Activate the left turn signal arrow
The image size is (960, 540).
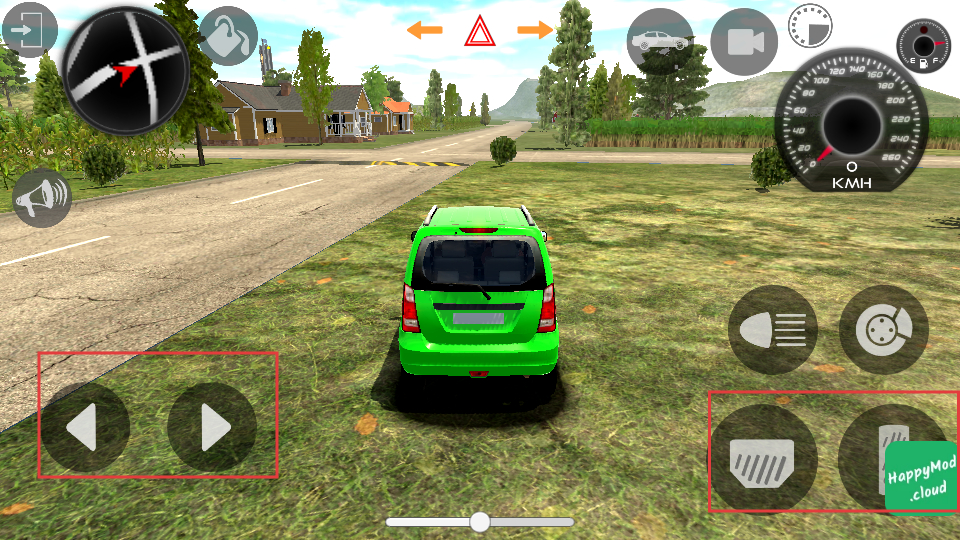tap(424, 30)
